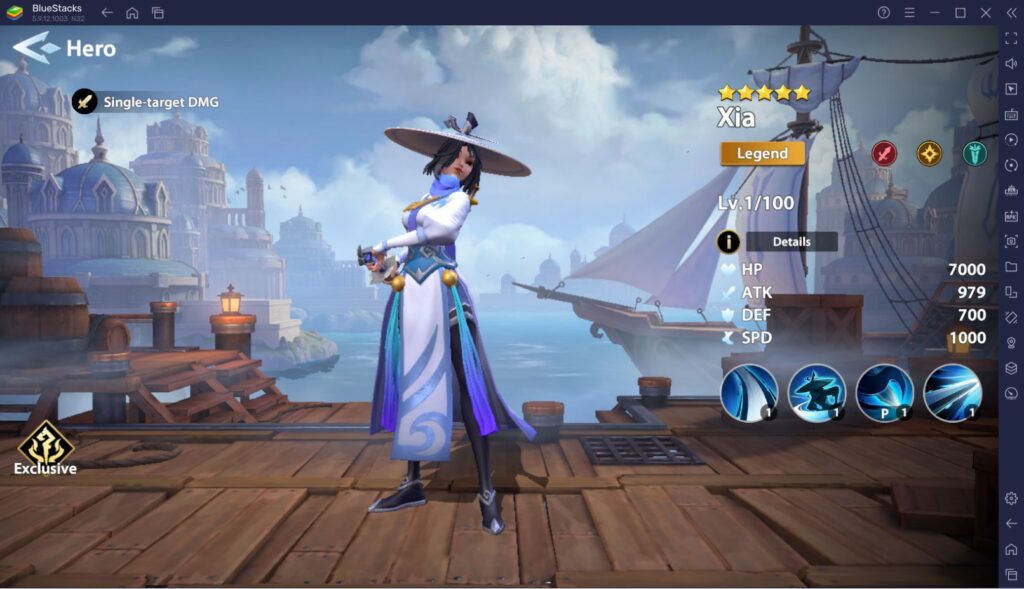View the second dash skill icon
1024x589 pixels.
coord(817,392)
